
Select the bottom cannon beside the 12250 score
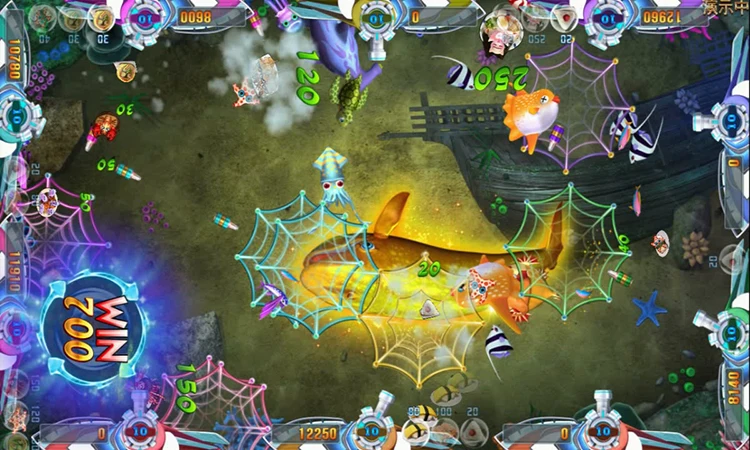point(373,430)
